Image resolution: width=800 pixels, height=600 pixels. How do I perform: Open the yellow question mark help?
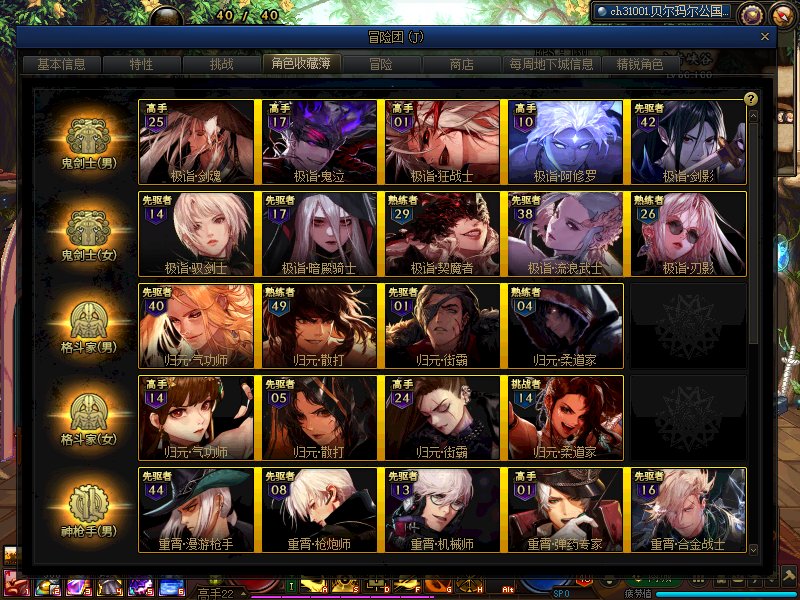pyautogui.click(x=751, y=98)
